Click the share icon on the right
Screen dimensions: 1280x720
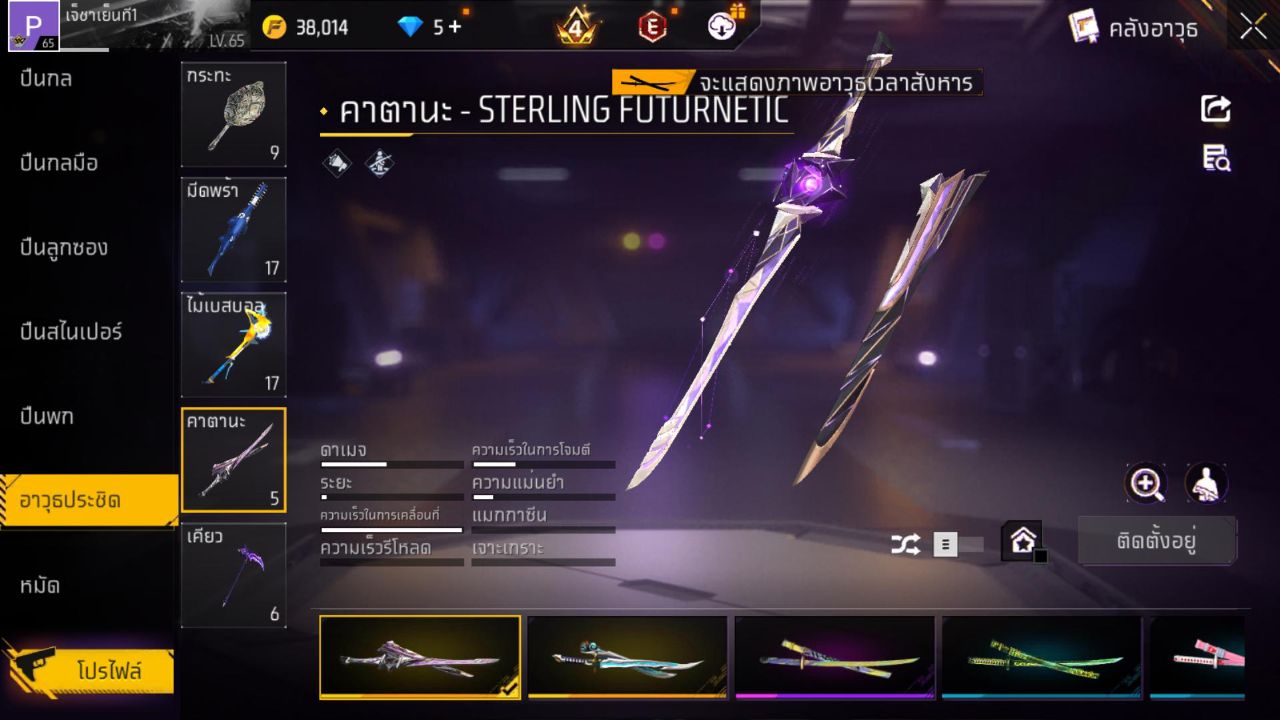click(x=1215, y=110)
